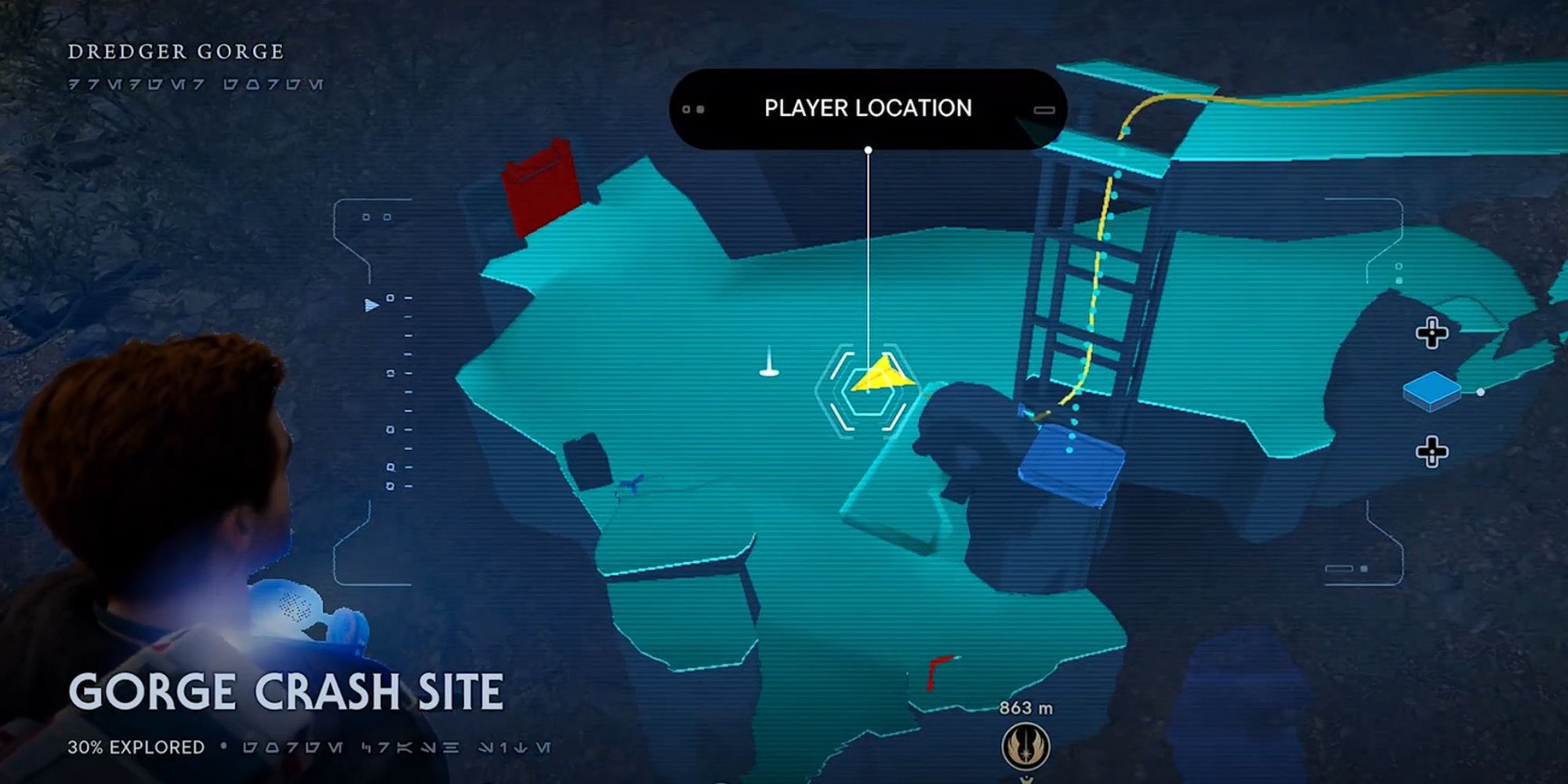Viewport: 1568px width, 784px height.
Task: Click the zoom scale pointer arrow
Action: click(x=372, y=304)
